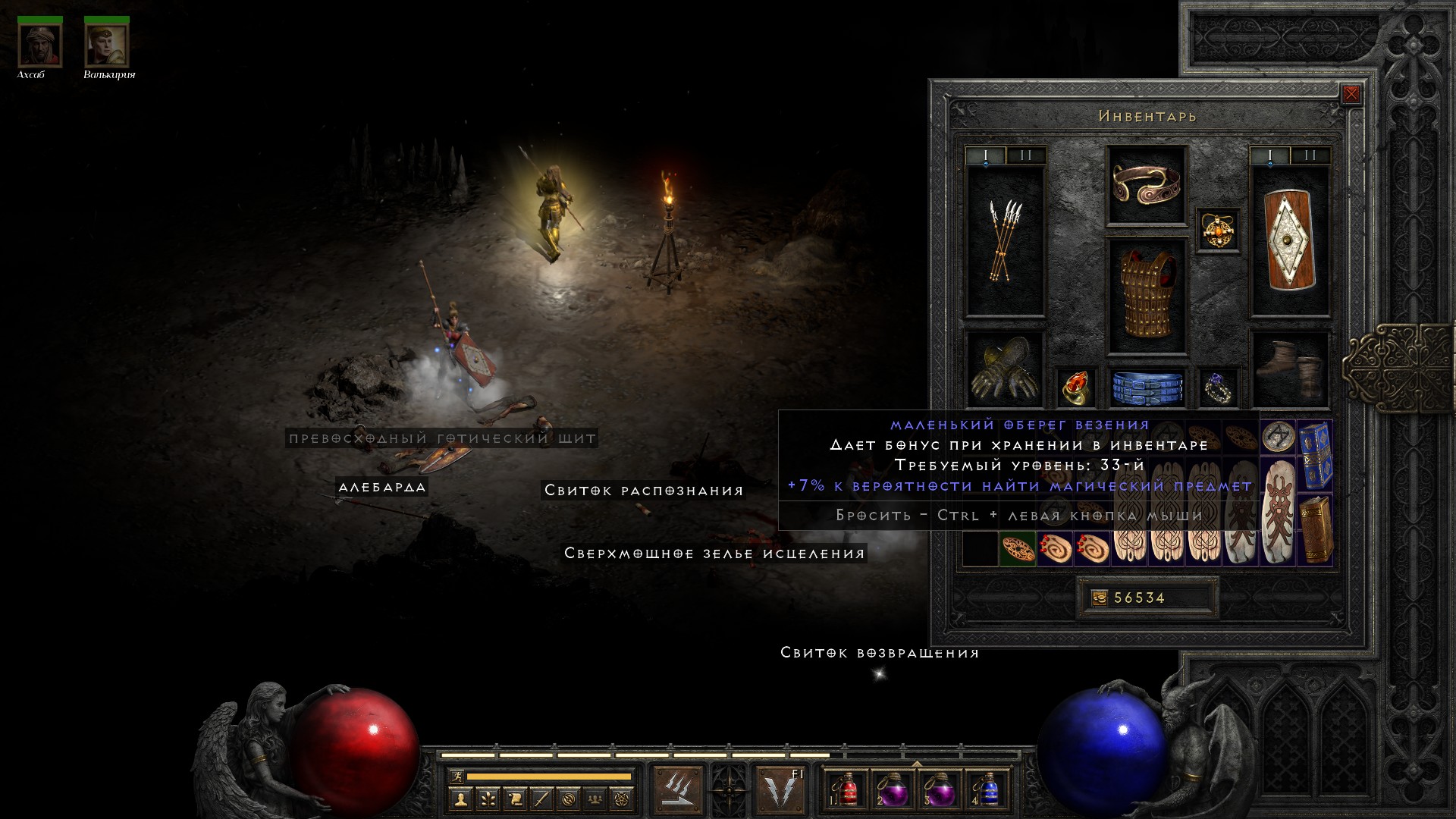Pick the golden-brown tome in inventory

(x=1316, y=529)
